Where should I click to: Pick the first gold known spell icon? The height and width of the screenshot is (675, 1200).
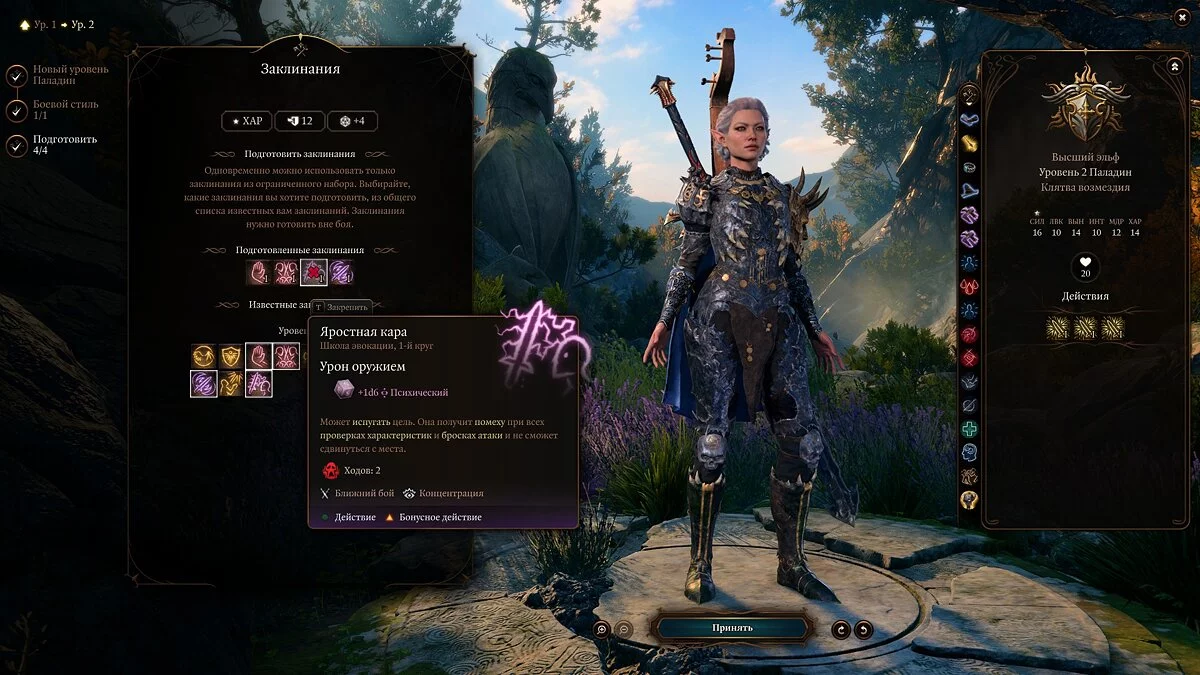(204, 356)
